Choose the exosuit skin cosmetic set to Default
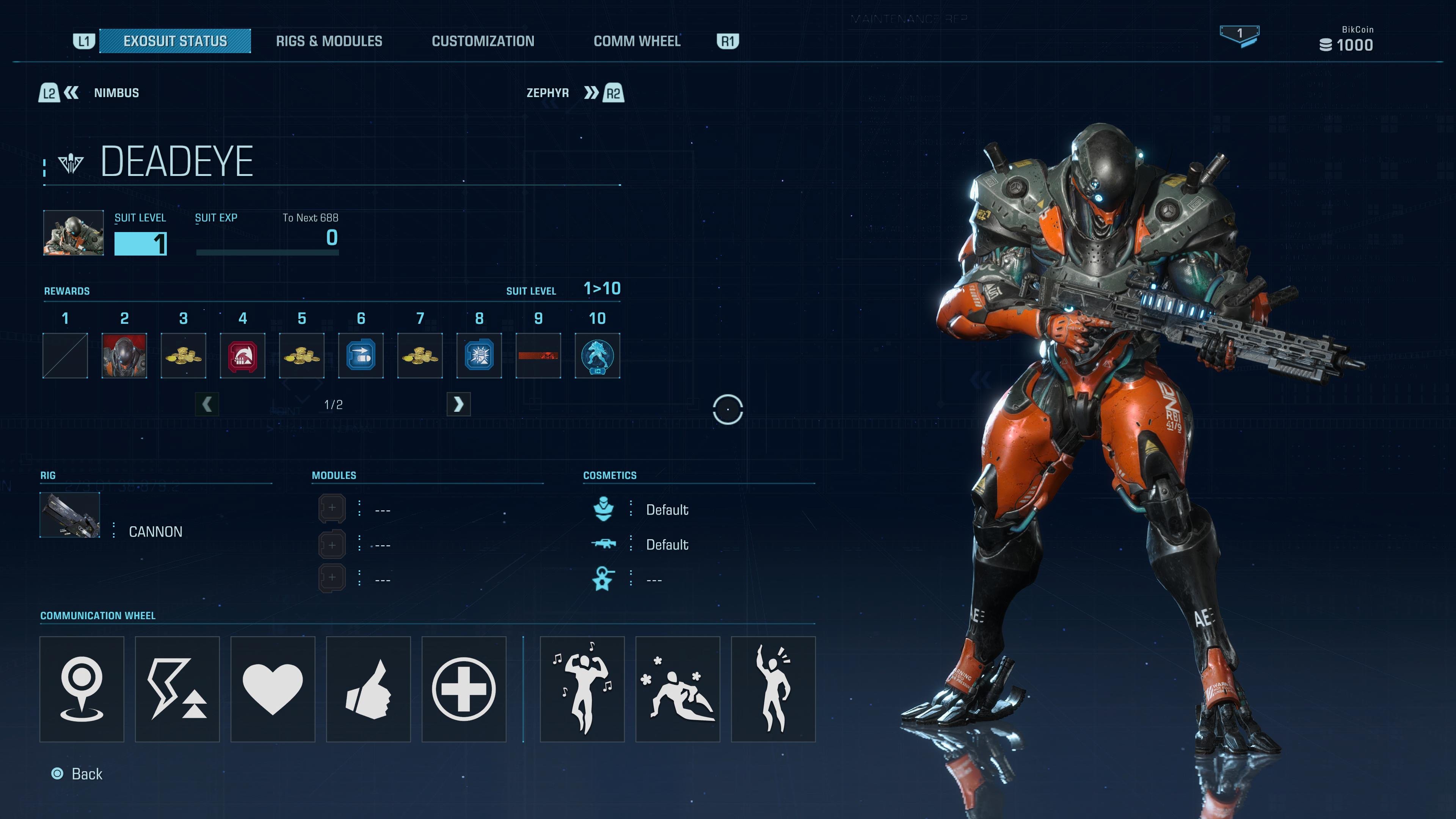The image size is (1456, 819). [x=667, y=510]
